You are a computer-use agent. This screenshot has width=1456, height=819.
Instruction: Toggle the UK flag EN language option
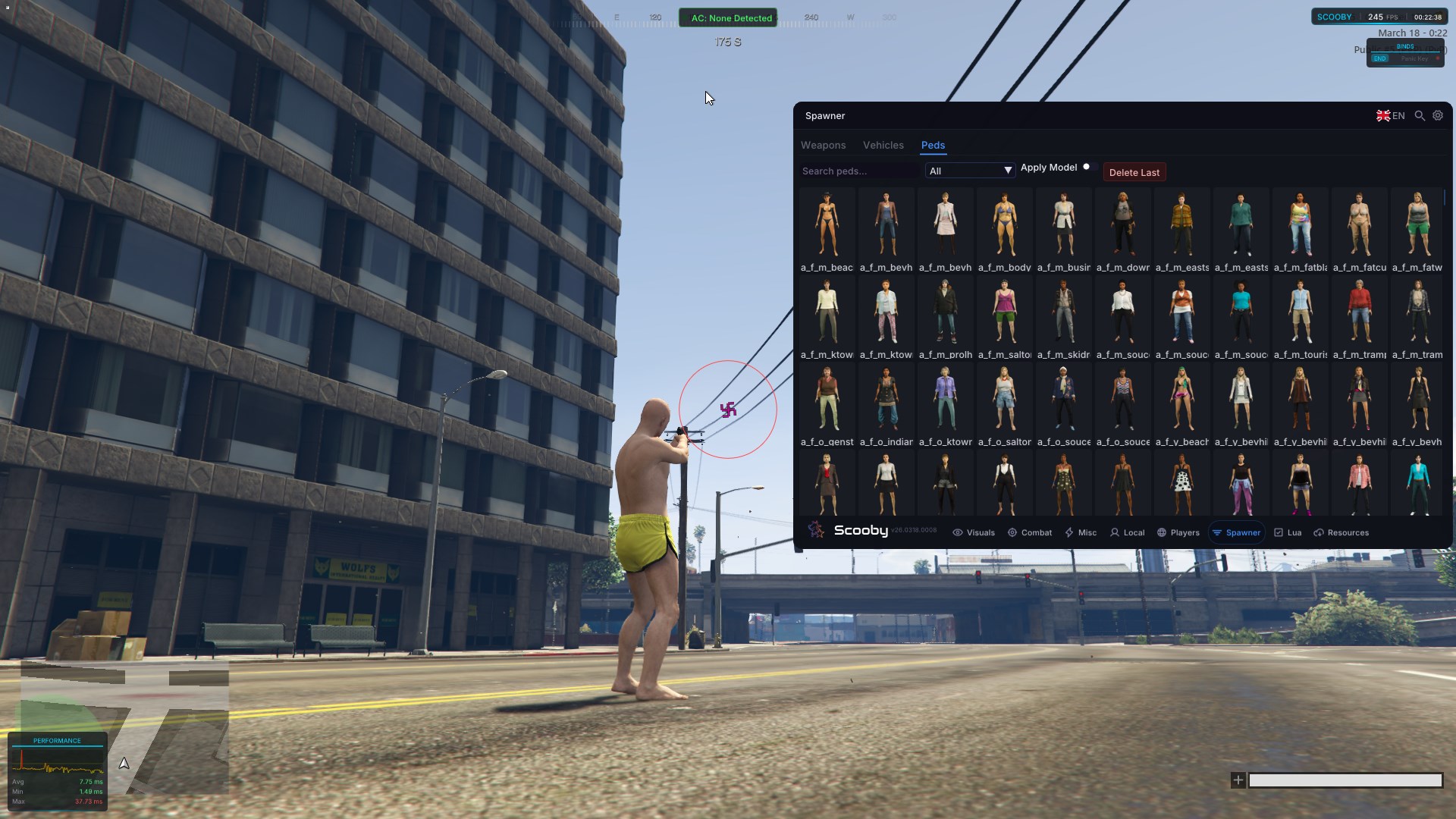pos(1390,115)
